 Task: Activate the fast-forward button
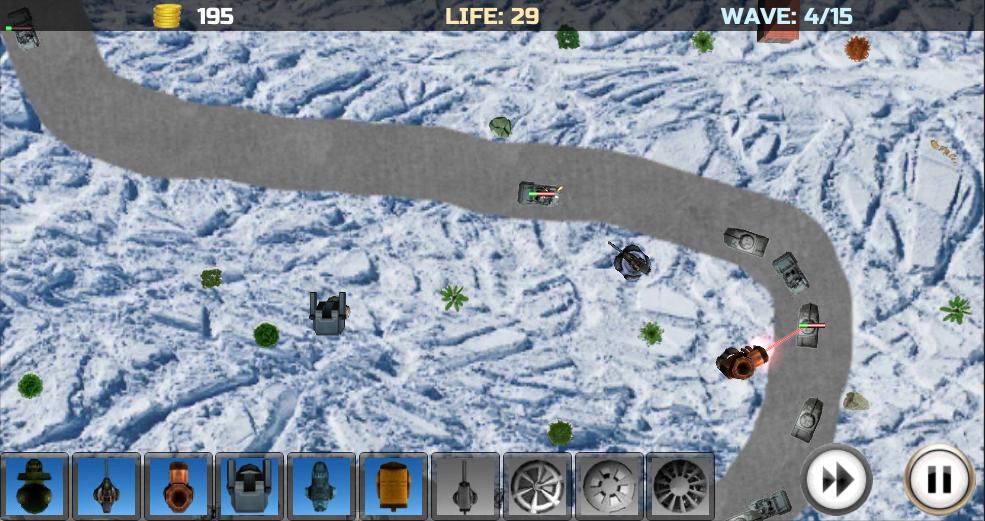(836, 480)
